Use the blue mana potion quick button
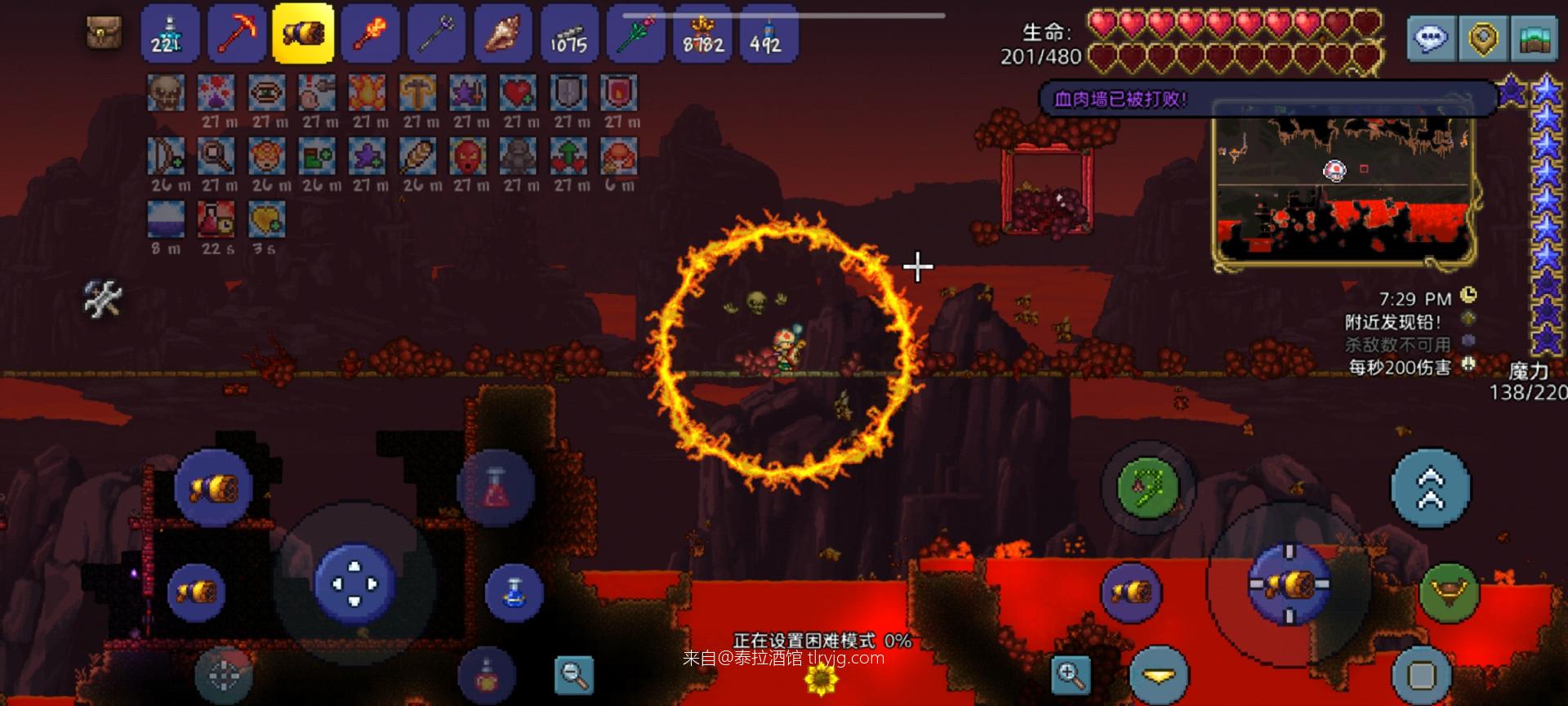This screenshot has height=706, width=1568. pos(514,591)
